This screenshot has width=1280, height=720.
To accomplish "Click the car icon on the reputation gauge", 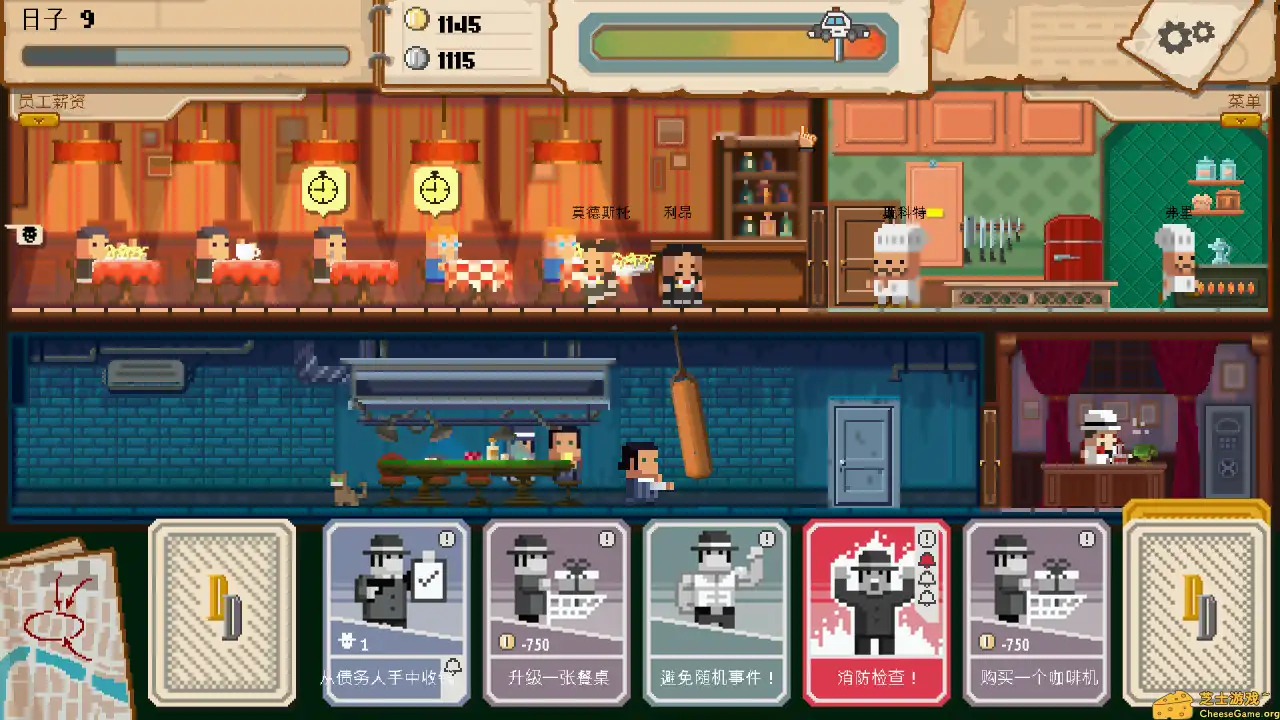I will coord(836,24).
